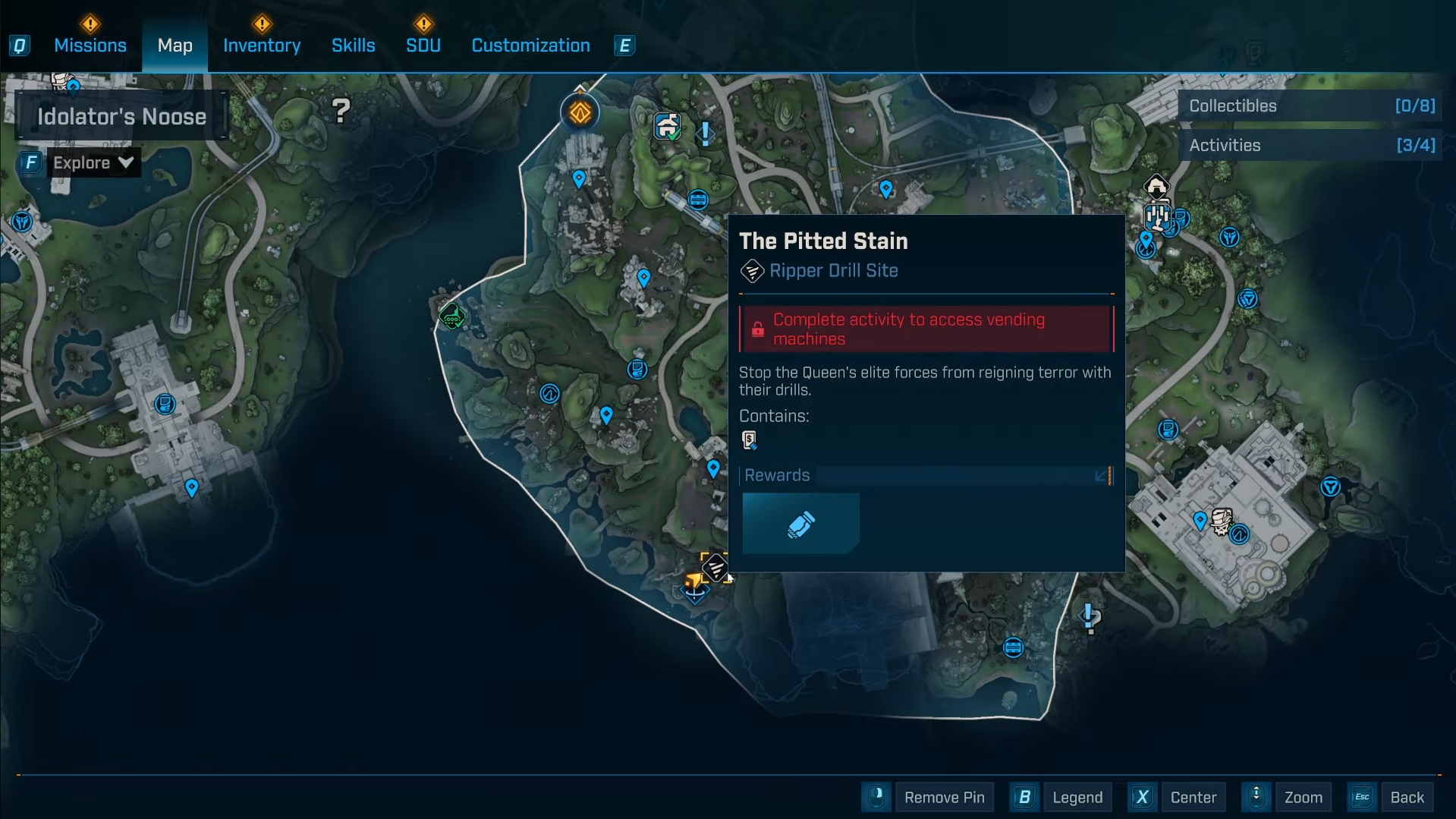Go Back from the map
This screenshot has height=819, width=1456.
(1406, 797)
